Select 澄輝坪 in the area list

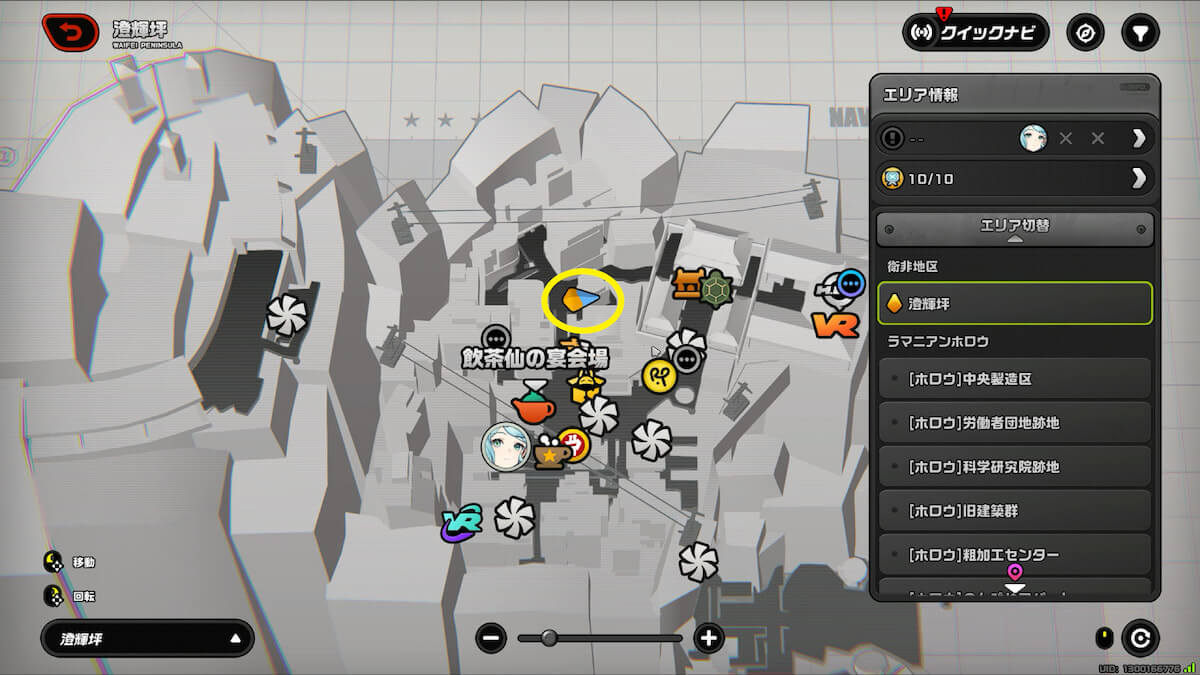point(1015,302)
